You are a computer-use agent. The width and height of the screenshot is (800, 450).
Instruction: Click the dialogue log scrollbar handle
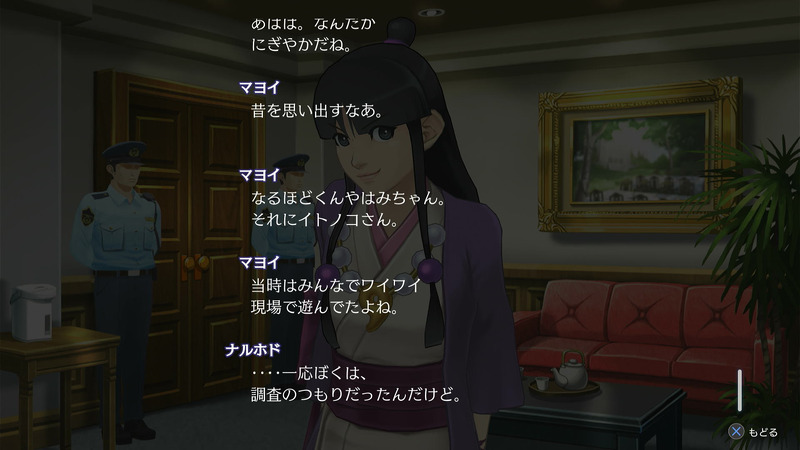pos(741,389)
